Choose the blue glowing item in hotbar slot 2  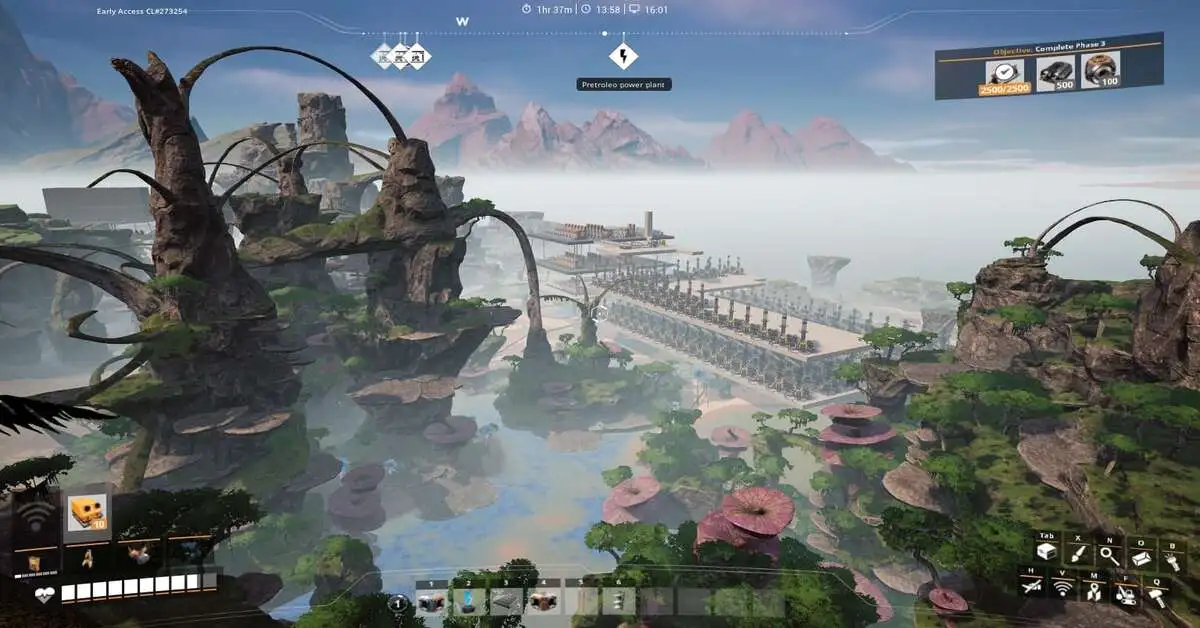467,601
